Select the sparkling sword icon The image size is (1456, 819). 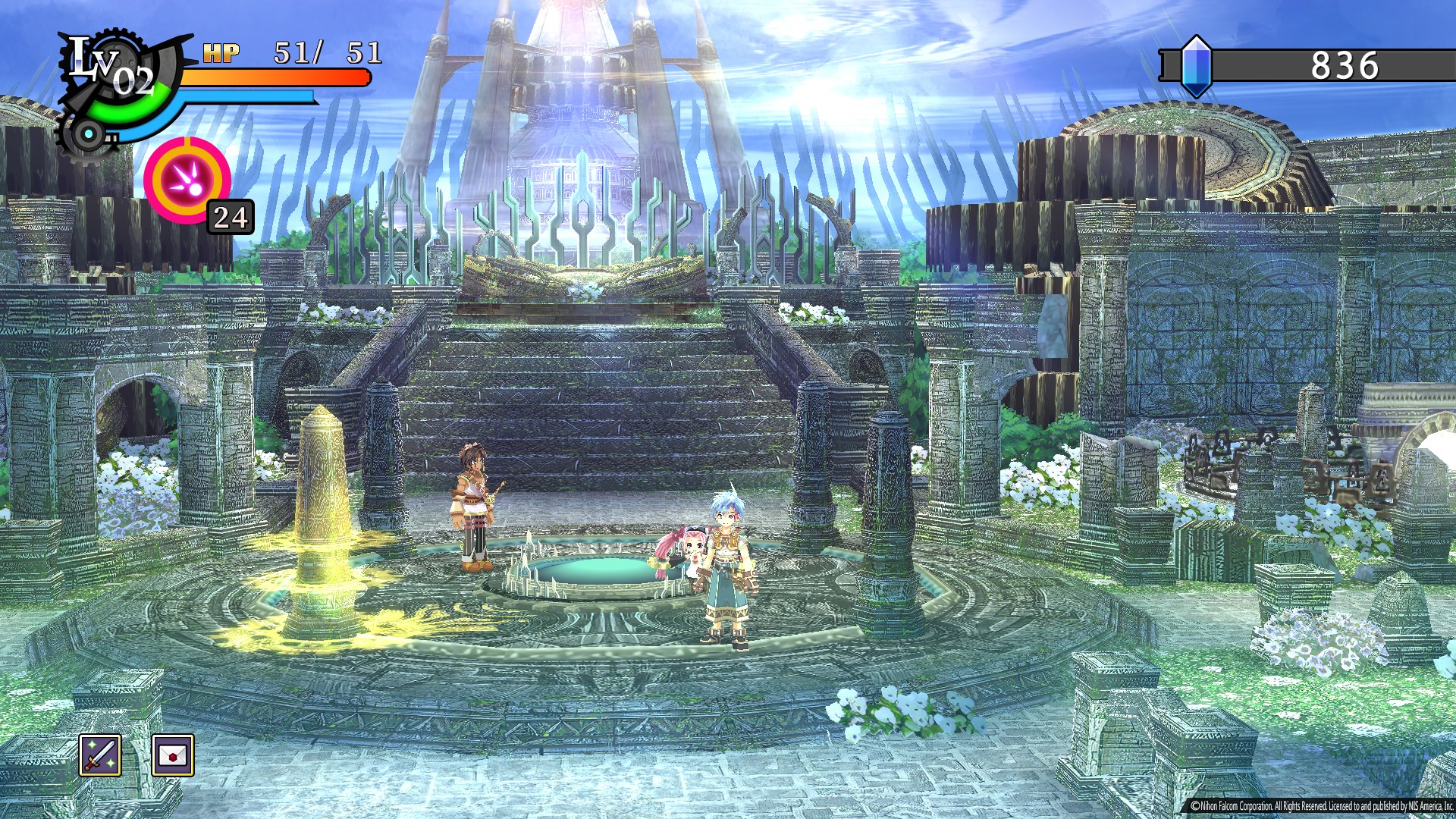[100, 755]
